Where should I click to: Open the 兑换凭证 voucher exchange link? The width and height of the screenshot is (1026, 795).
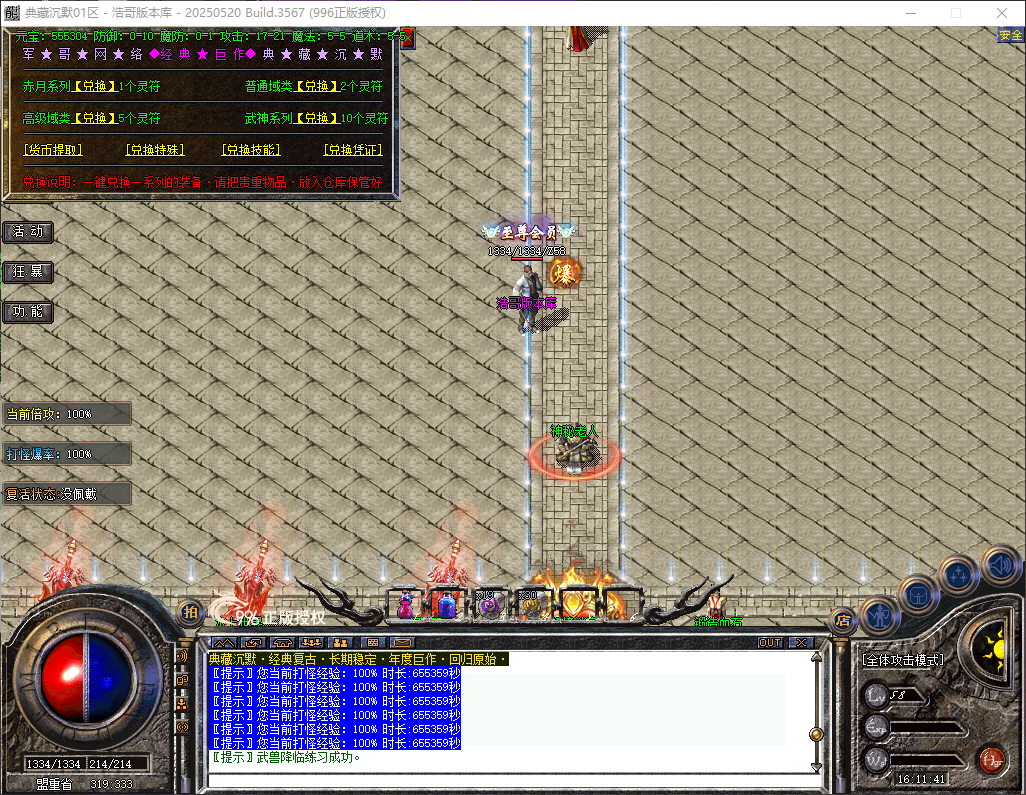point(353,150)
